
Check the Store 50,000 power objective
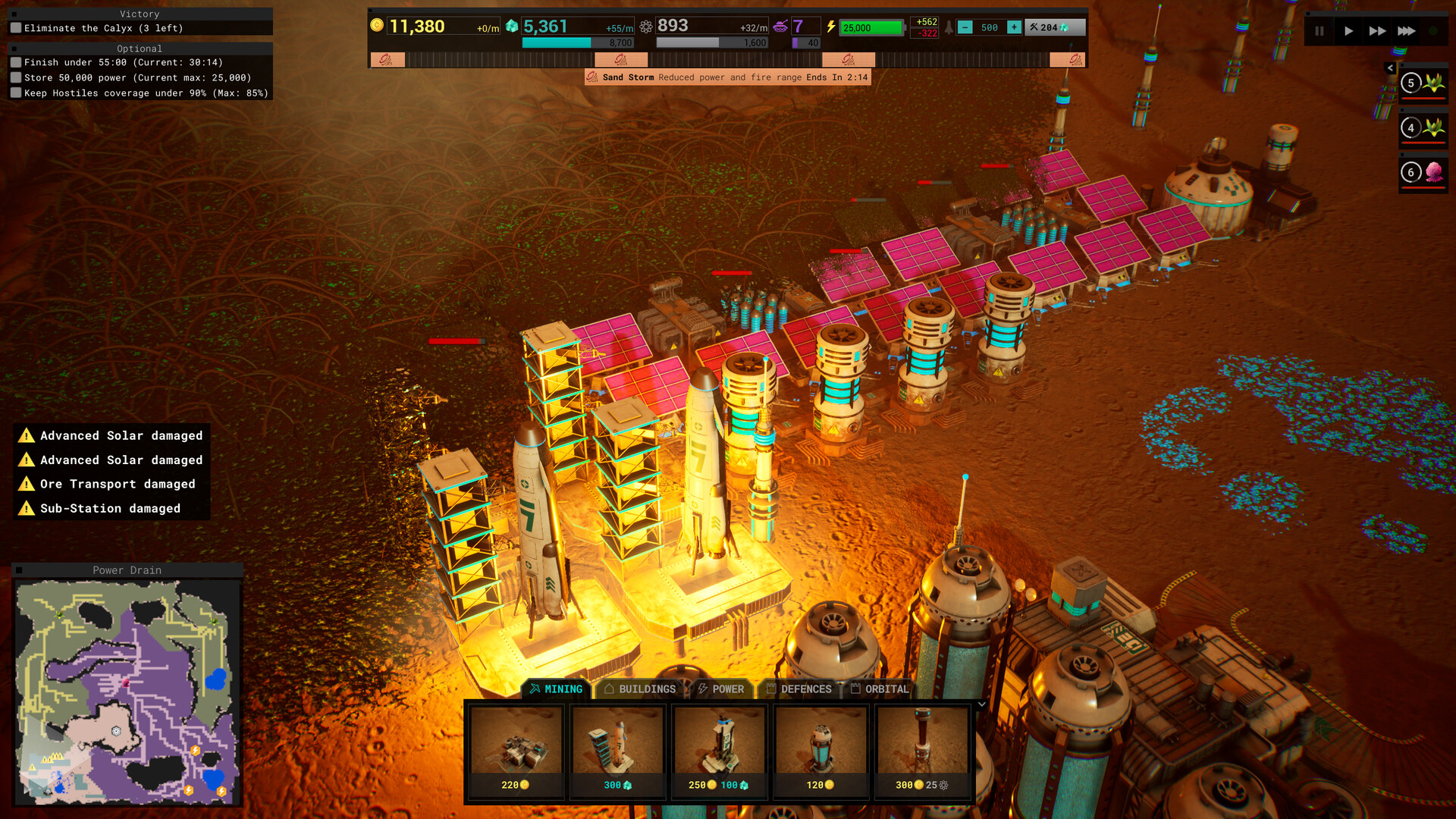16,77
